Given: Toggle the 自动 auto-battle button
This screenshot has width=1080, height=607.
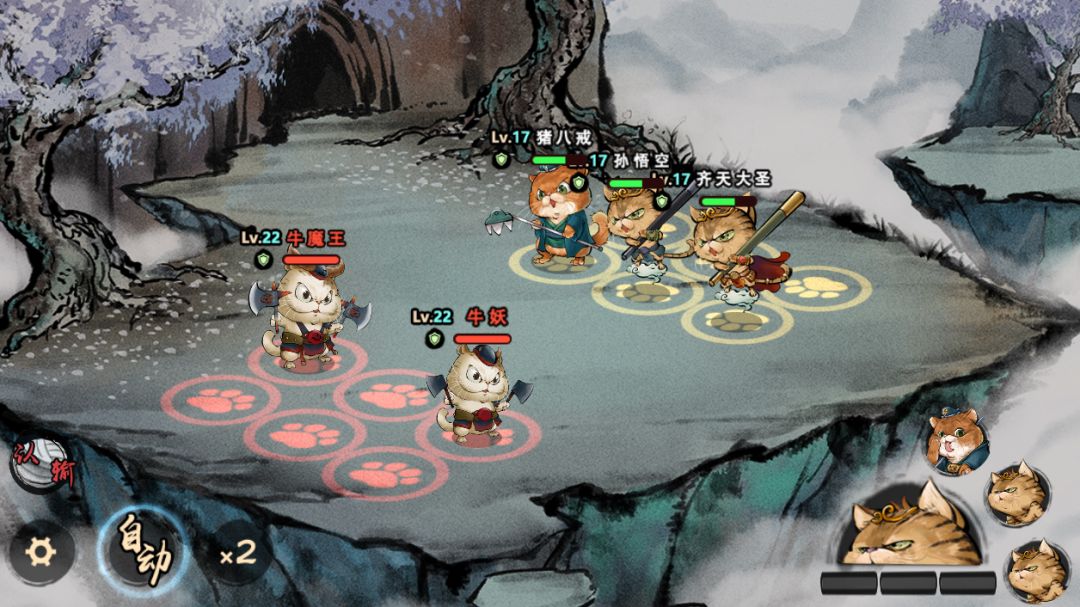Looking at the screenshot, I should point(144,548).
